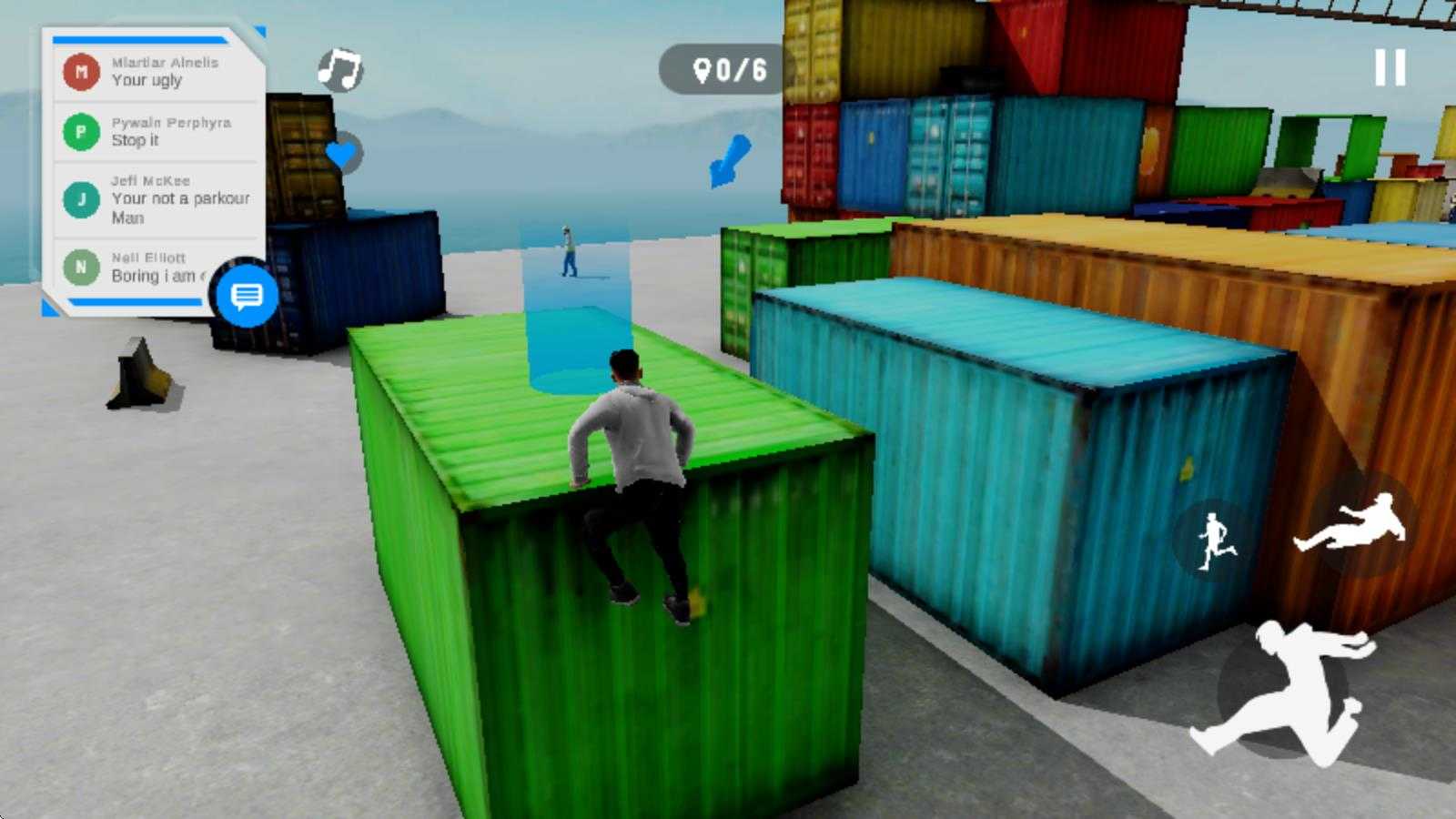
Task: Toggle the music note icon
Action: (340, 69)
